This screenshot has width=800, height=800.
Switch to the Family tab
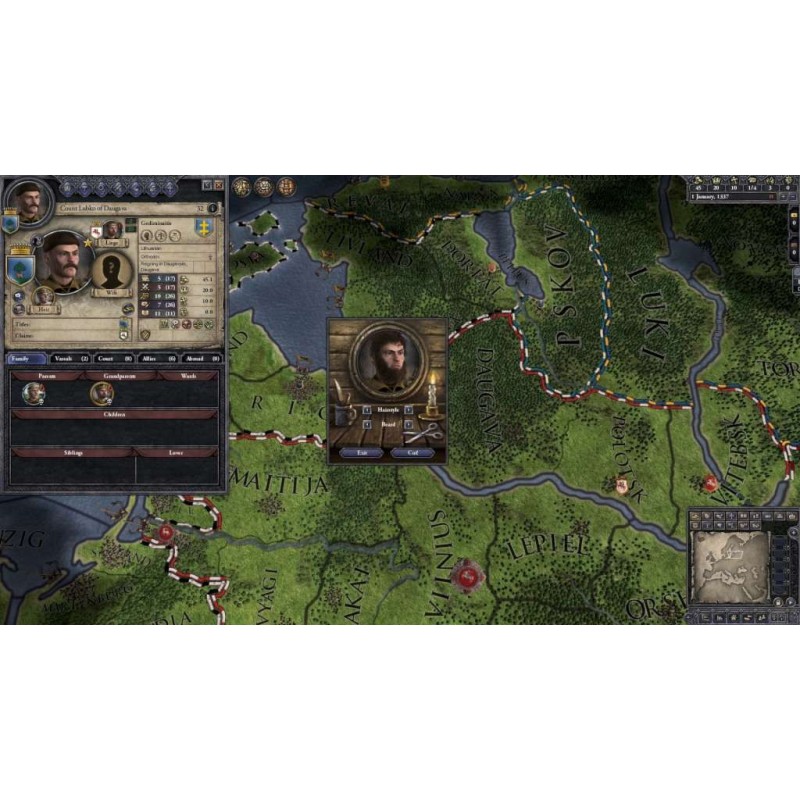[x=26, y=357]
